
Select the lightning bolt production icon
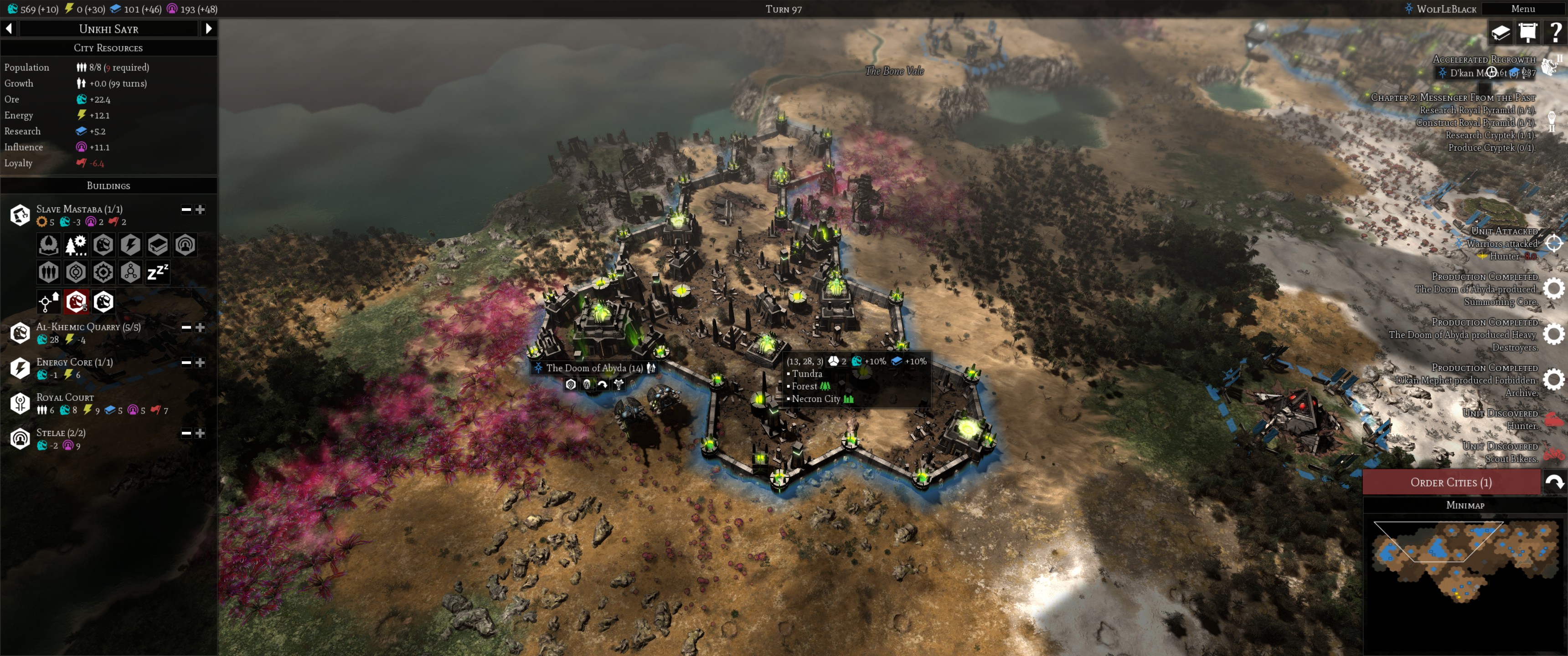click(130, 245)
